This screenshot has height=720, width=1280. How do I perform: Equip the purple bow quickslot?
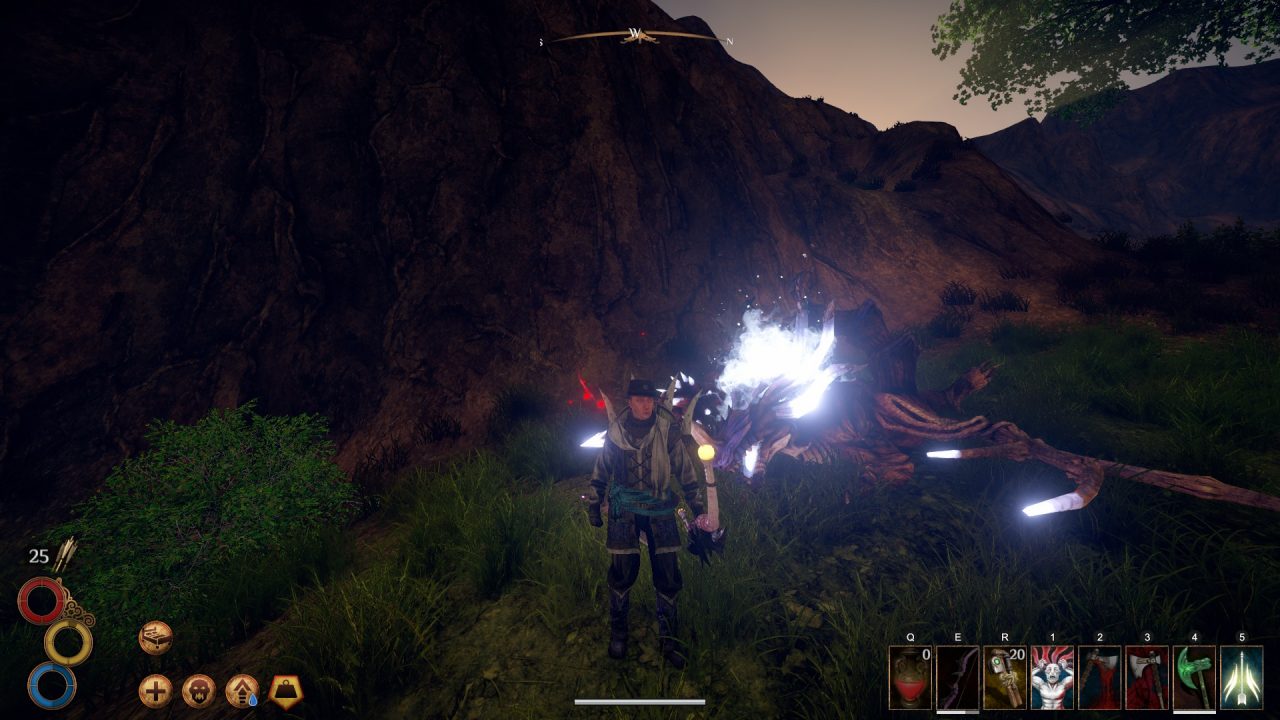pyautogui.click(x=957, y=677)
